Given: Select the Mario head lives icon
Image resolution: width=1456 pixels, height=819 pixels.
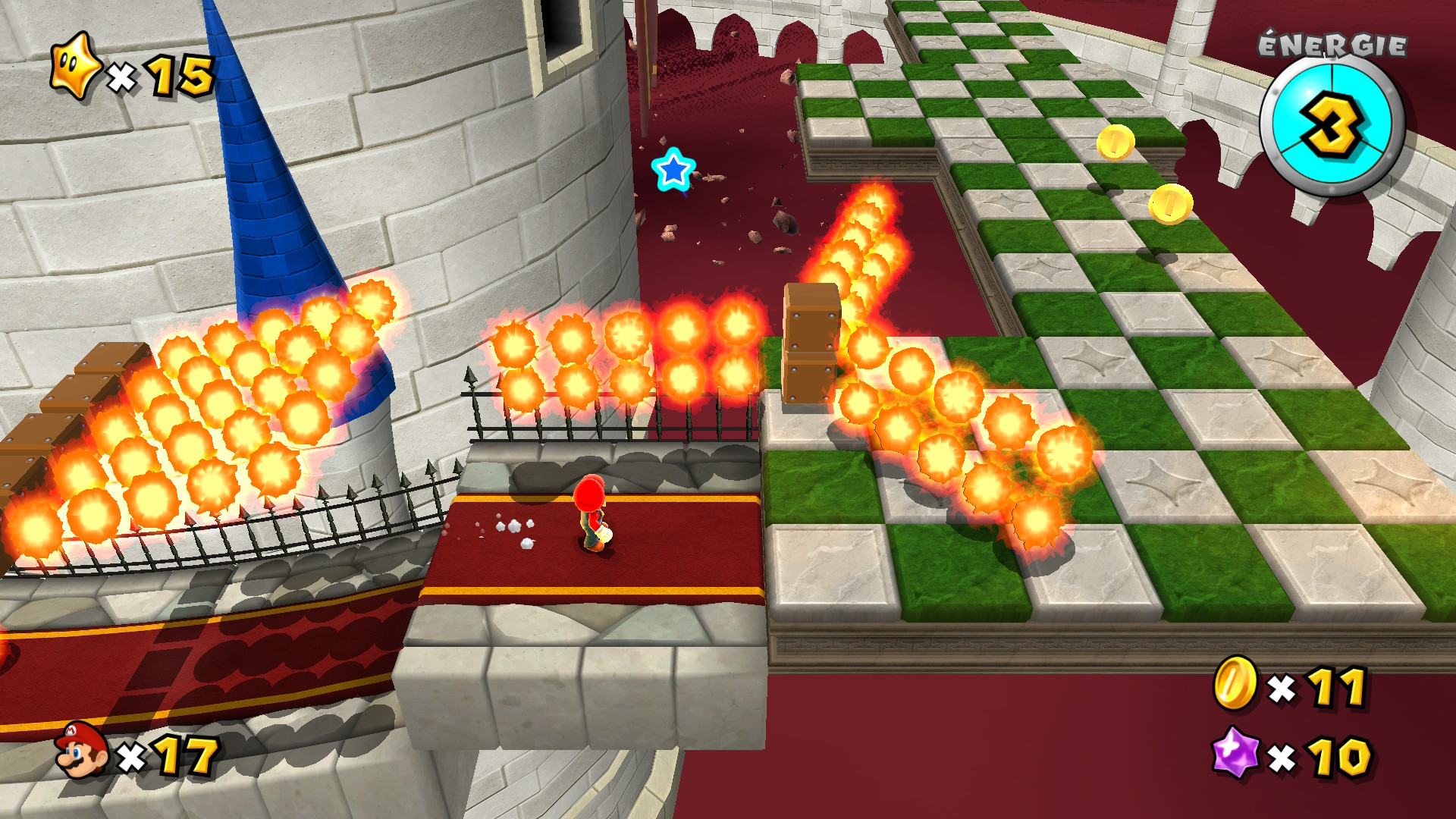Looking at the screenshot, I should [x=81, y=750].
